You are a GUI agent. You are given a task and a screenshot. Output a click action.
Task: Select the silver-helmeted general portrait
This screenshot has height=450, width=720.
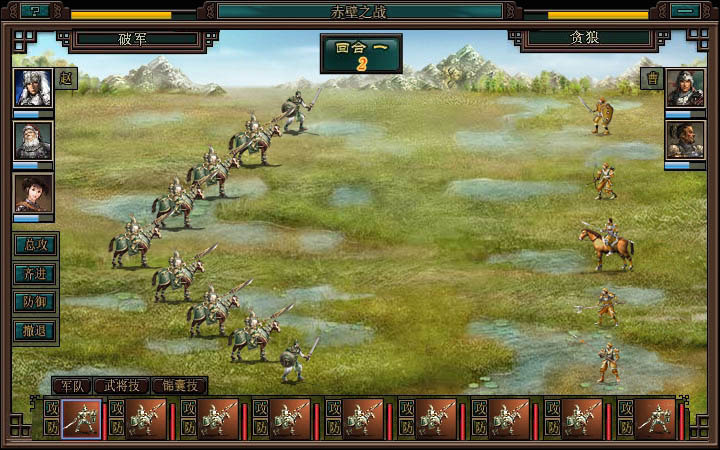[x=33, y=87]
